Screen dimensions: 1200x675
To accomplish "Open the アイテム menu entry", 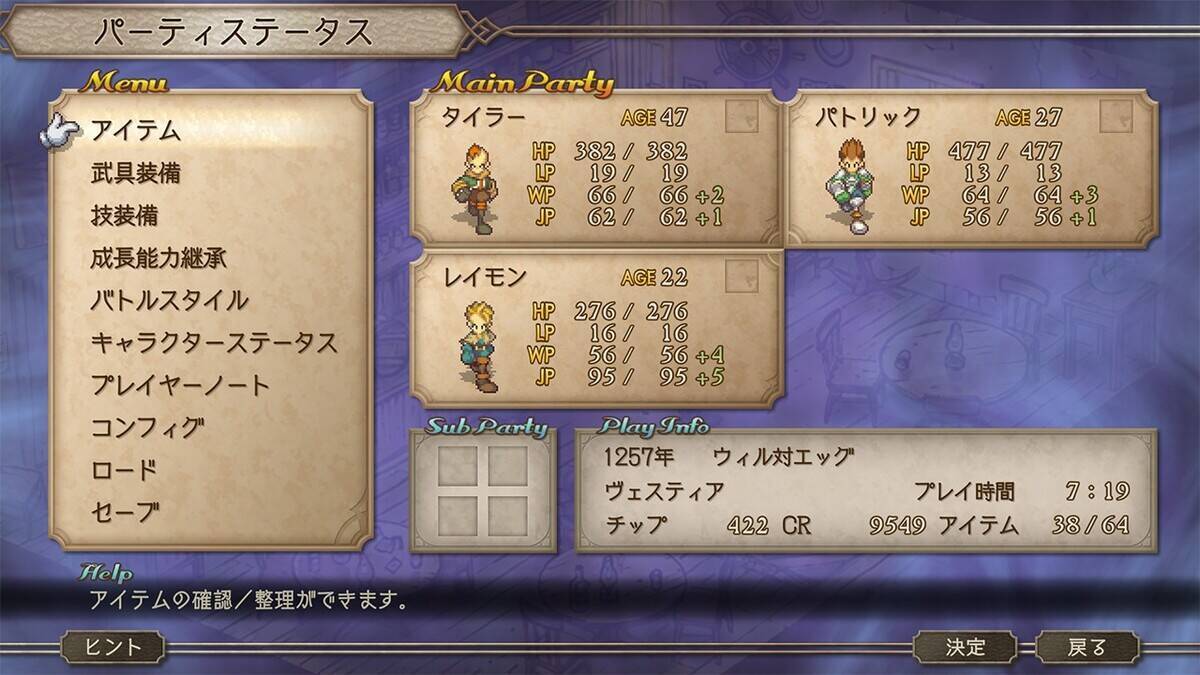I will point(135,130).
